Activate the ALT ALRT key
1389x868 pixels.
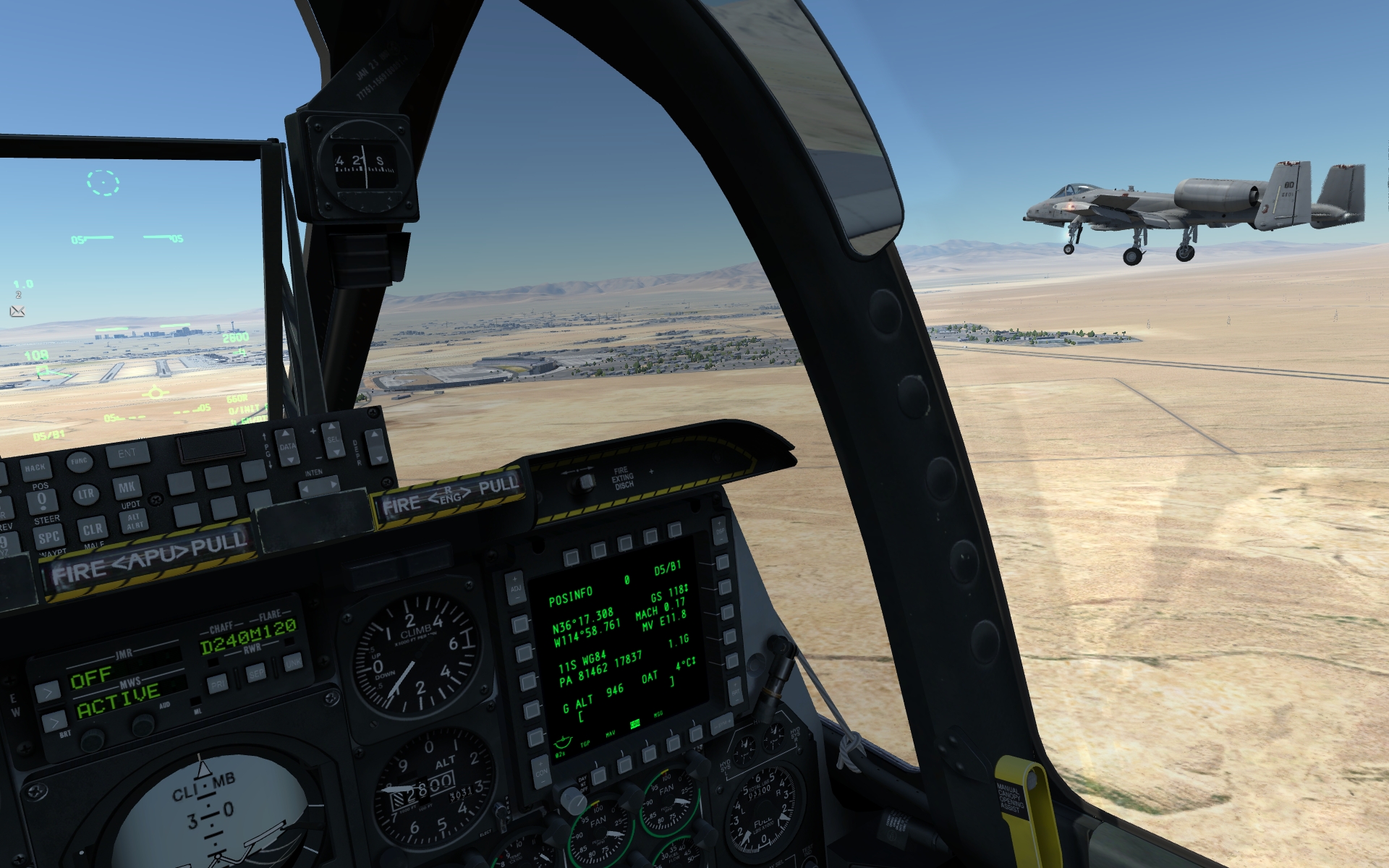point(135,520)
